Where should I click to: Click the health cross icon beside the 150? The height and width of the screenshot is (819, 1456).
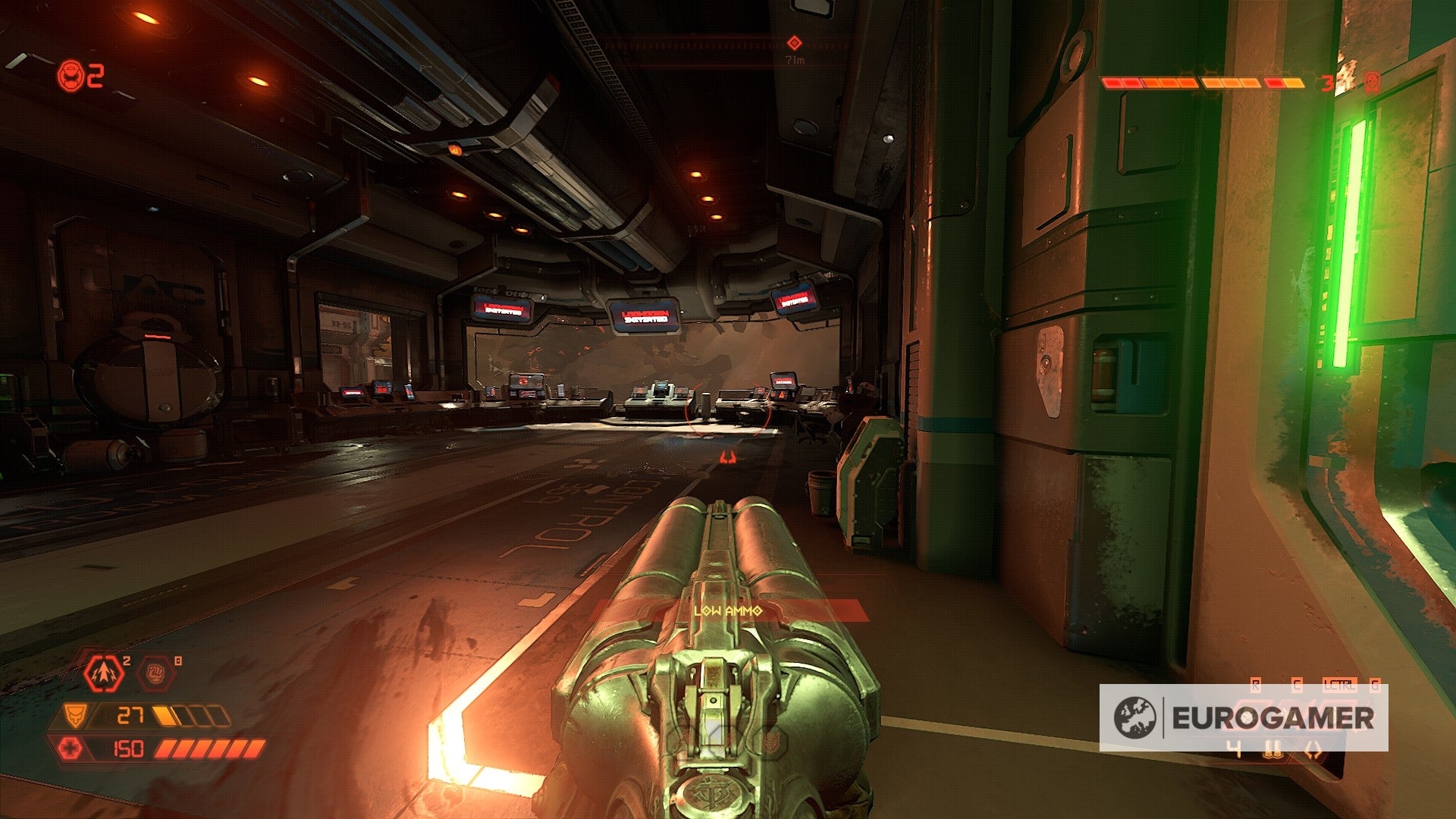(x=70, y=748)
